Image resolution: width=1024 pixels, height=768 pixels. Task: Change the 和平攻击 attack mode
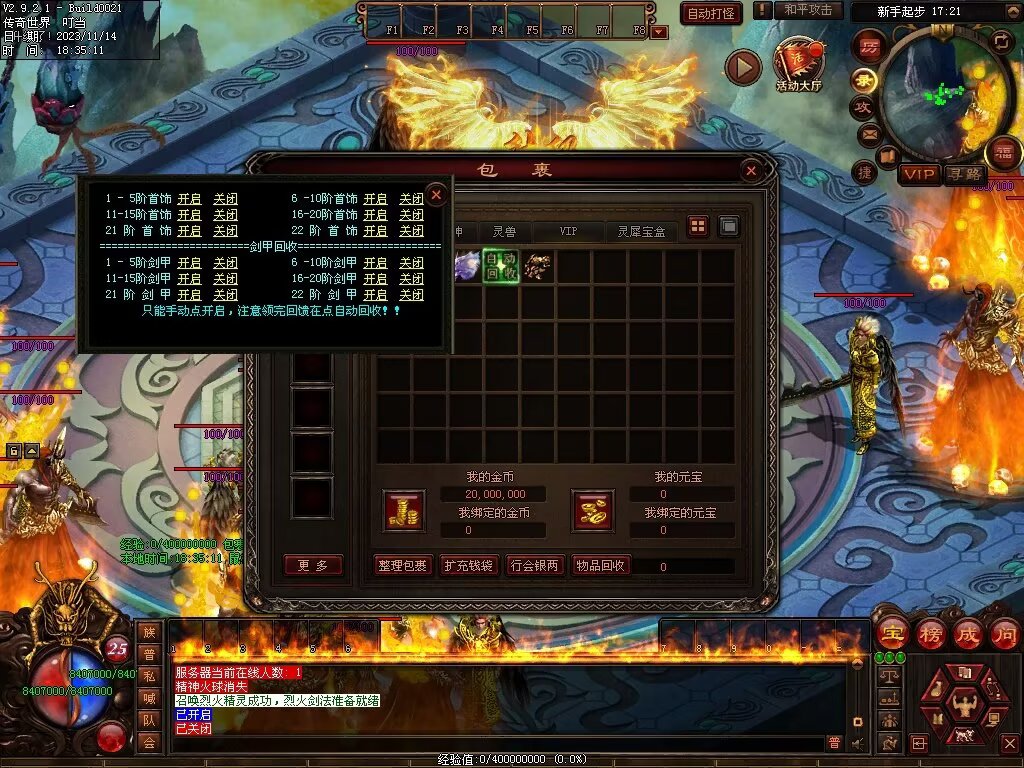(x=808, y=10)
